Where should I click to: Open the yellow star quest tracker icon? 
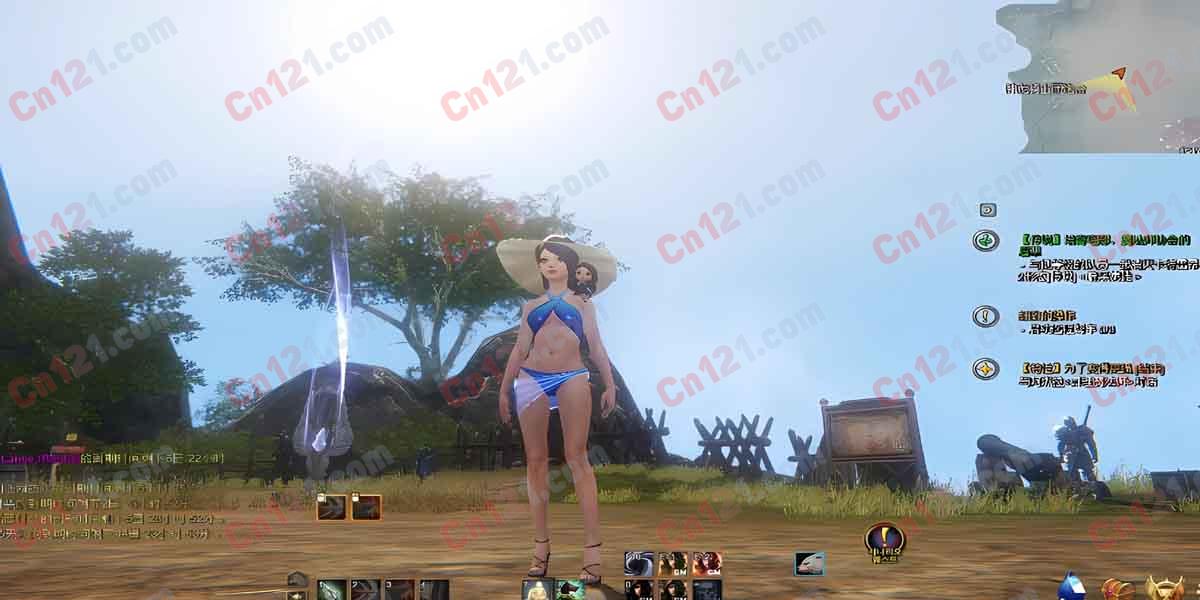986,369
